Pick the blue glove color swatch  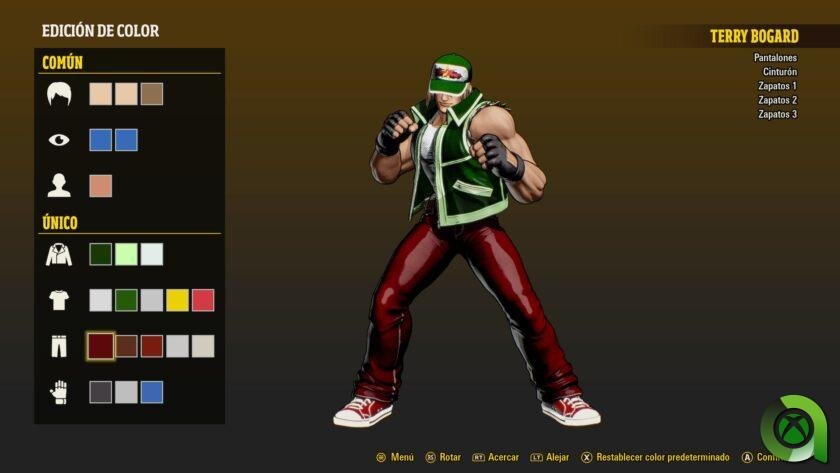(x=152, y=392)
